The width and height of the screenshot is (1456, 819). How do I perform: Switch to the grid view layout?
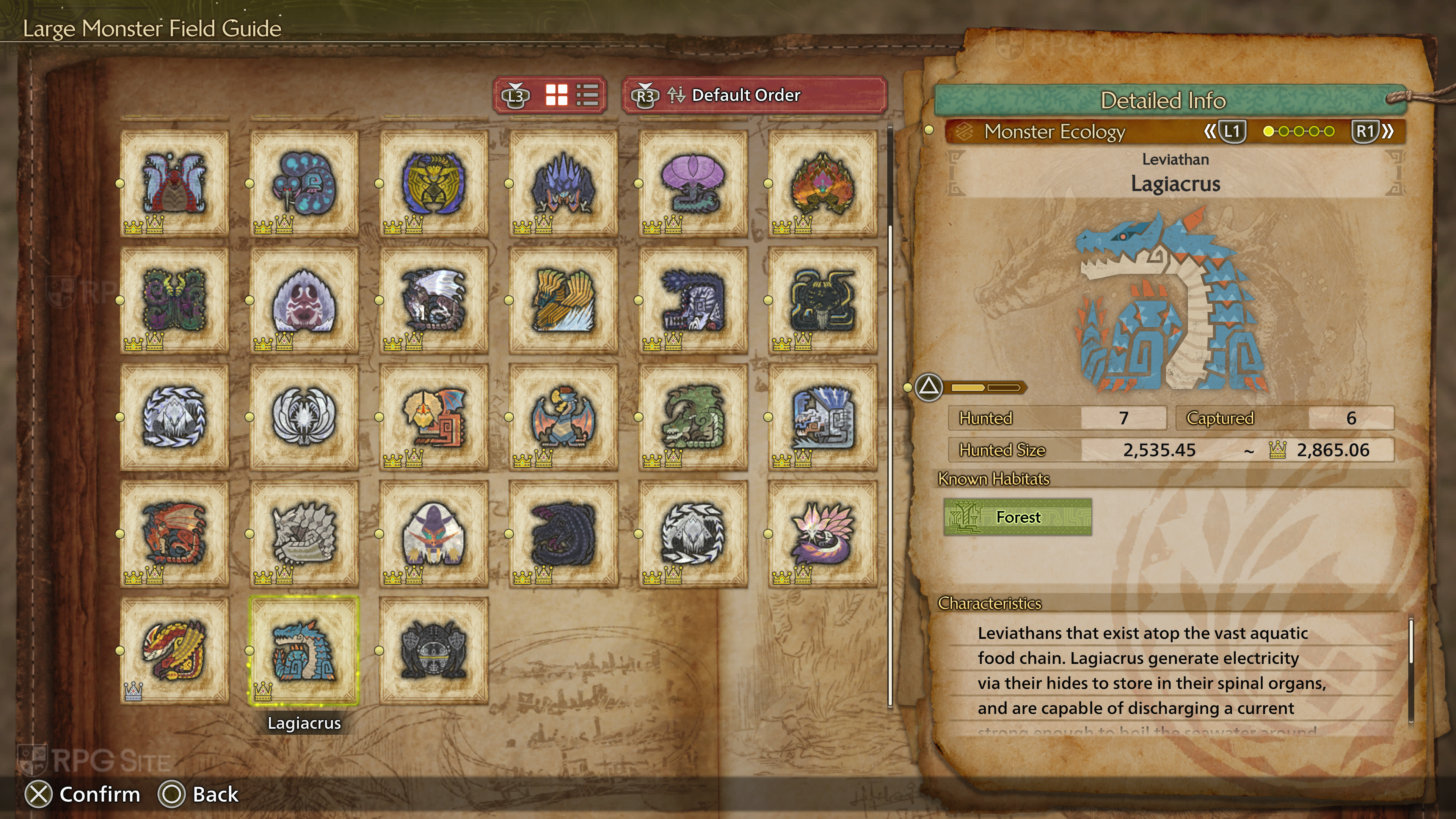556,95
